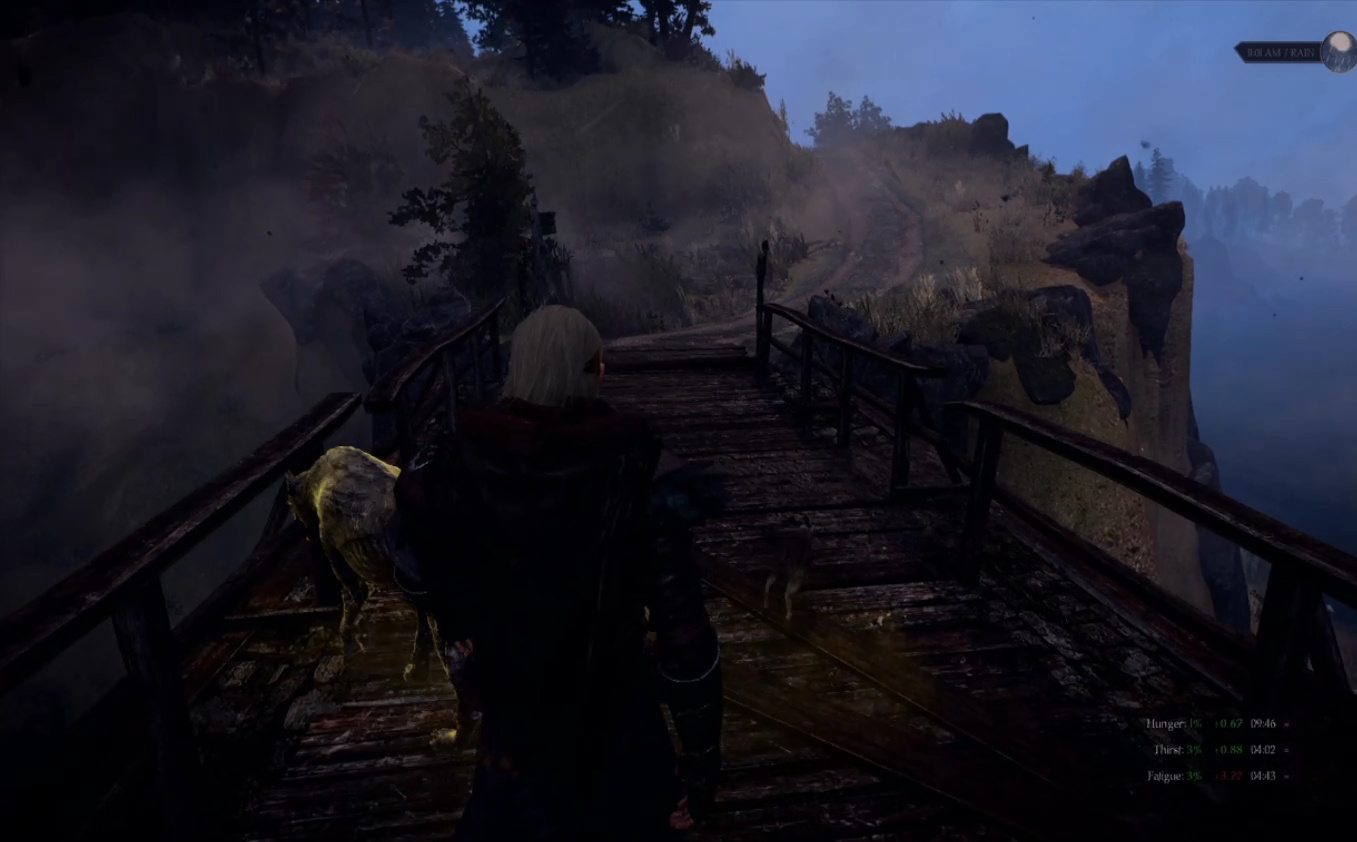The width and height of the screenshot is (1357, 842).
Task: Click the rain weather icon
Action: click(1338, 52)
